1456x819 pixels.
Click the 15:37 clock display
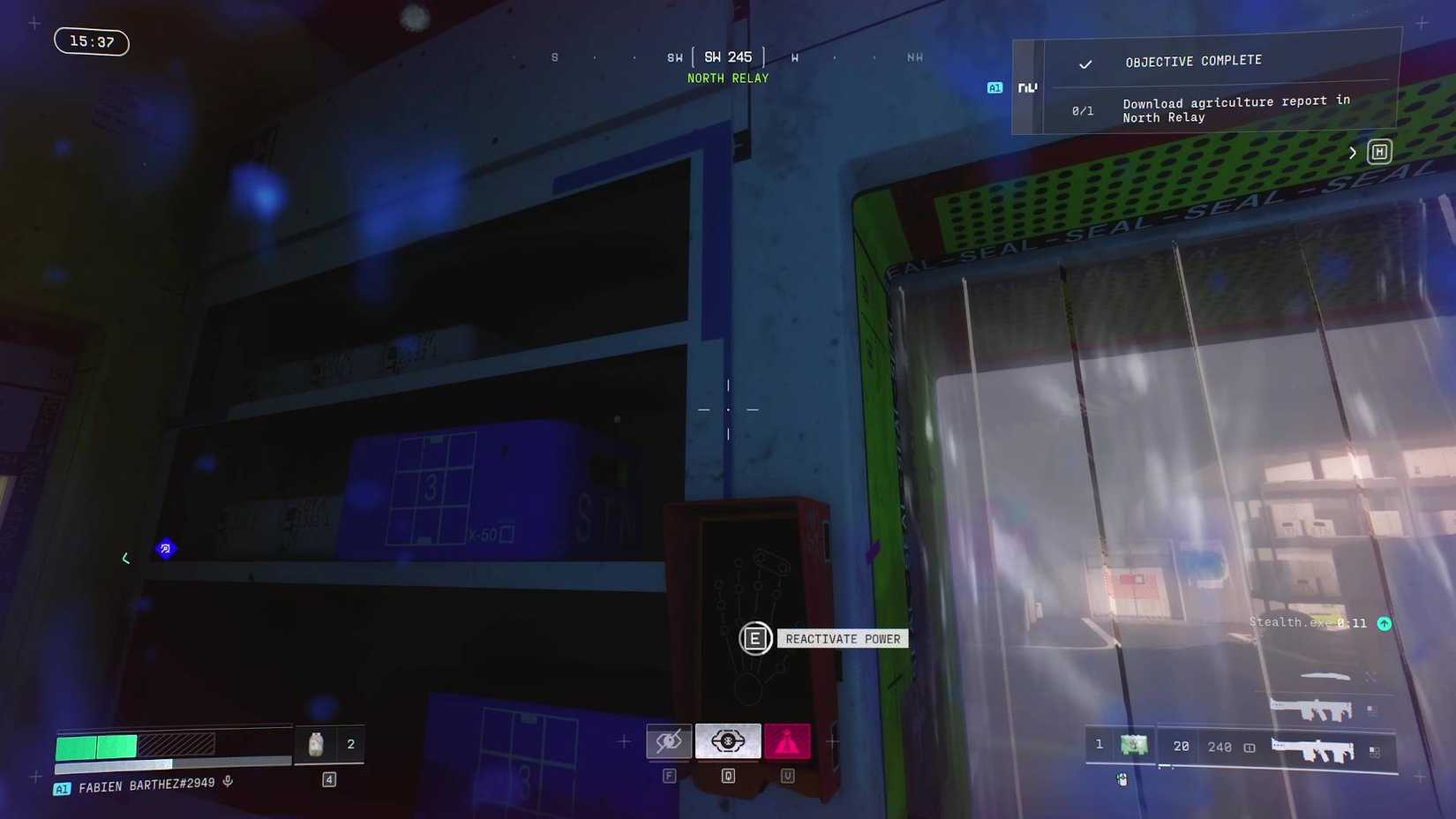click(x=91, y=41)
